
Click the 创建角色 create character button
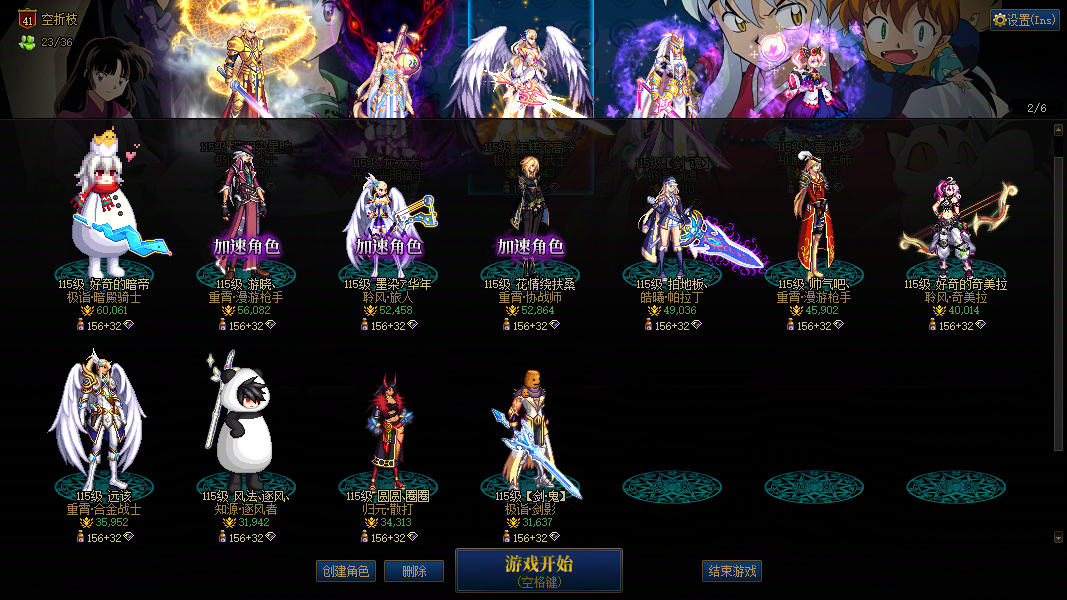click(345, 571)
